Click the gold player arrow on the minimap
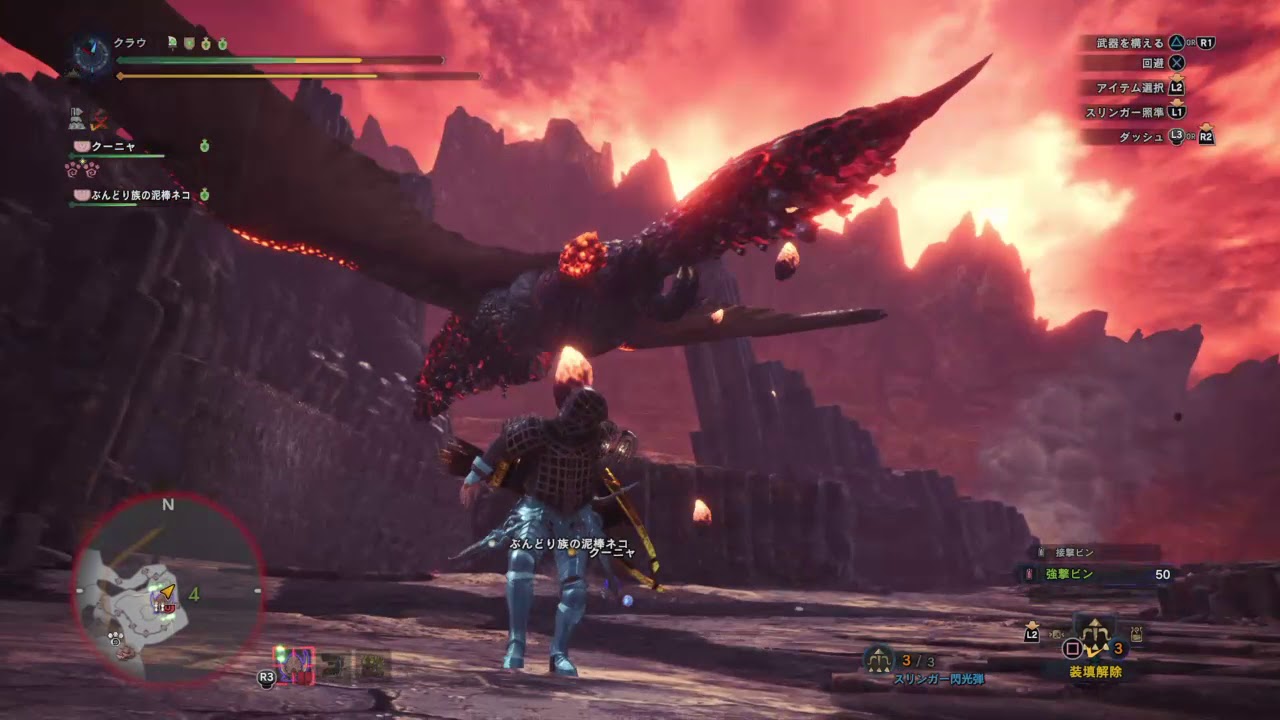Image resolution: width=1280 pixels, height=720 pixels. [167, 592]
